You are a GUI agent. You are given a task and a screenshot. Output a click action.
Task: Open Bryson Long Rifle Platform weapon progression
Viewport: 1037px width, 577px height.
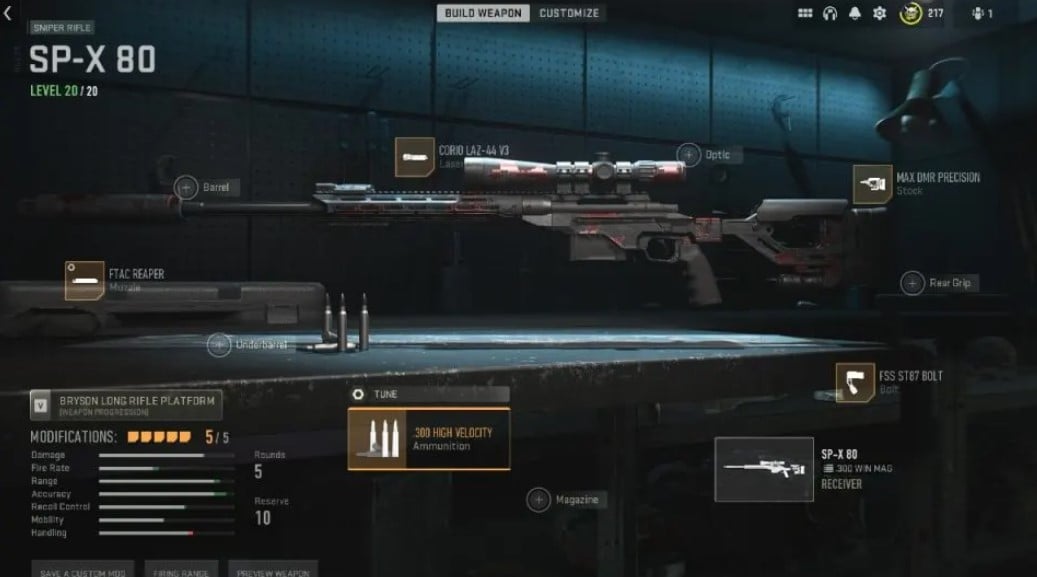pos(125,404)
